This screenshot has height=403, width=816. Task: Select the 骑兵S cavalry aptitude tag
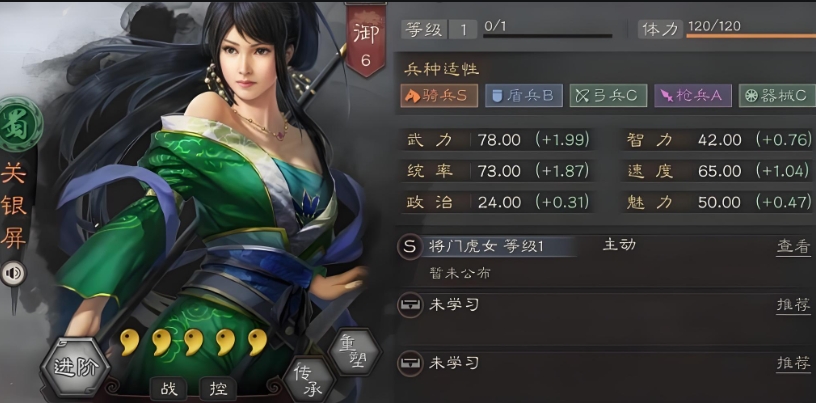pos(438,96)
